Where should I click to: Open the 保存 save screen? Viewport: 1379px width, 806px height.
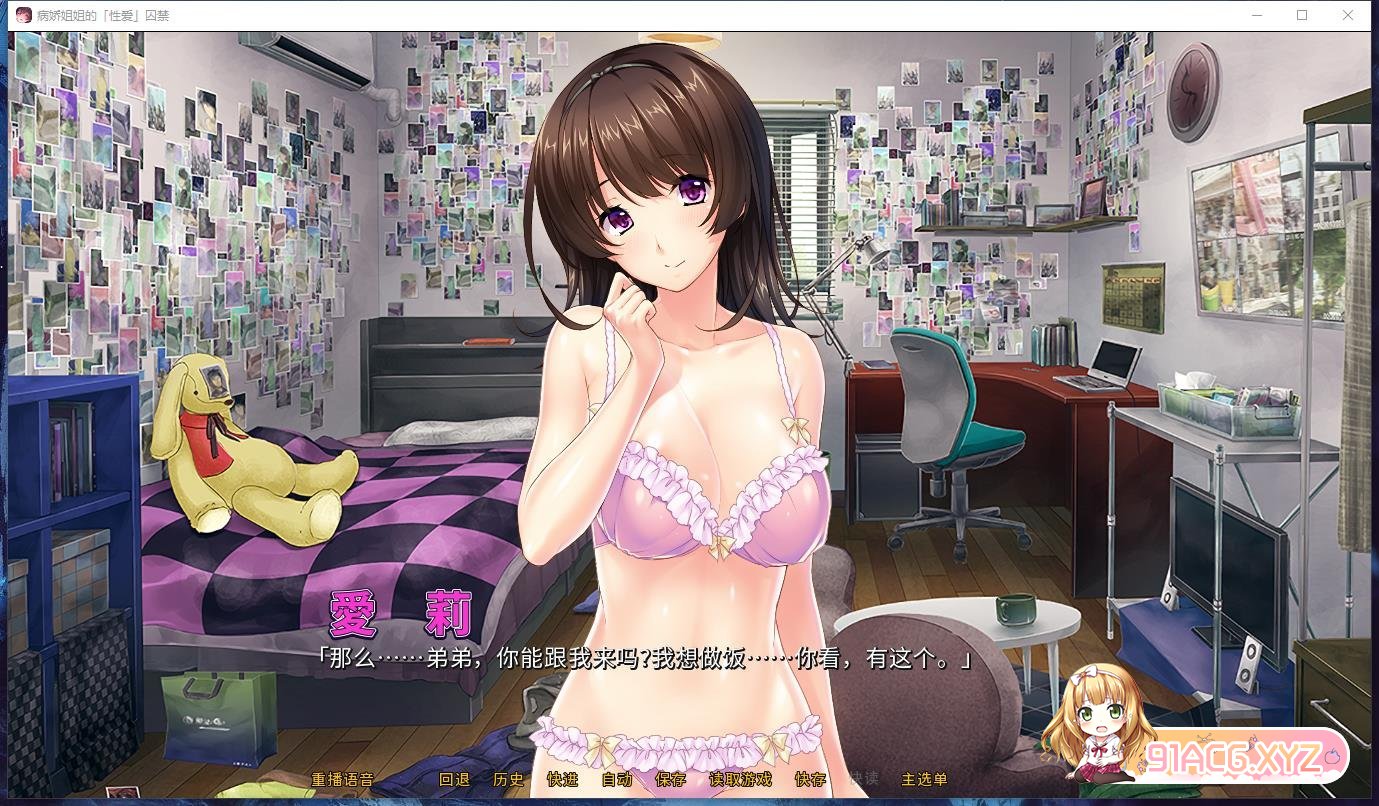coord(671,780)
